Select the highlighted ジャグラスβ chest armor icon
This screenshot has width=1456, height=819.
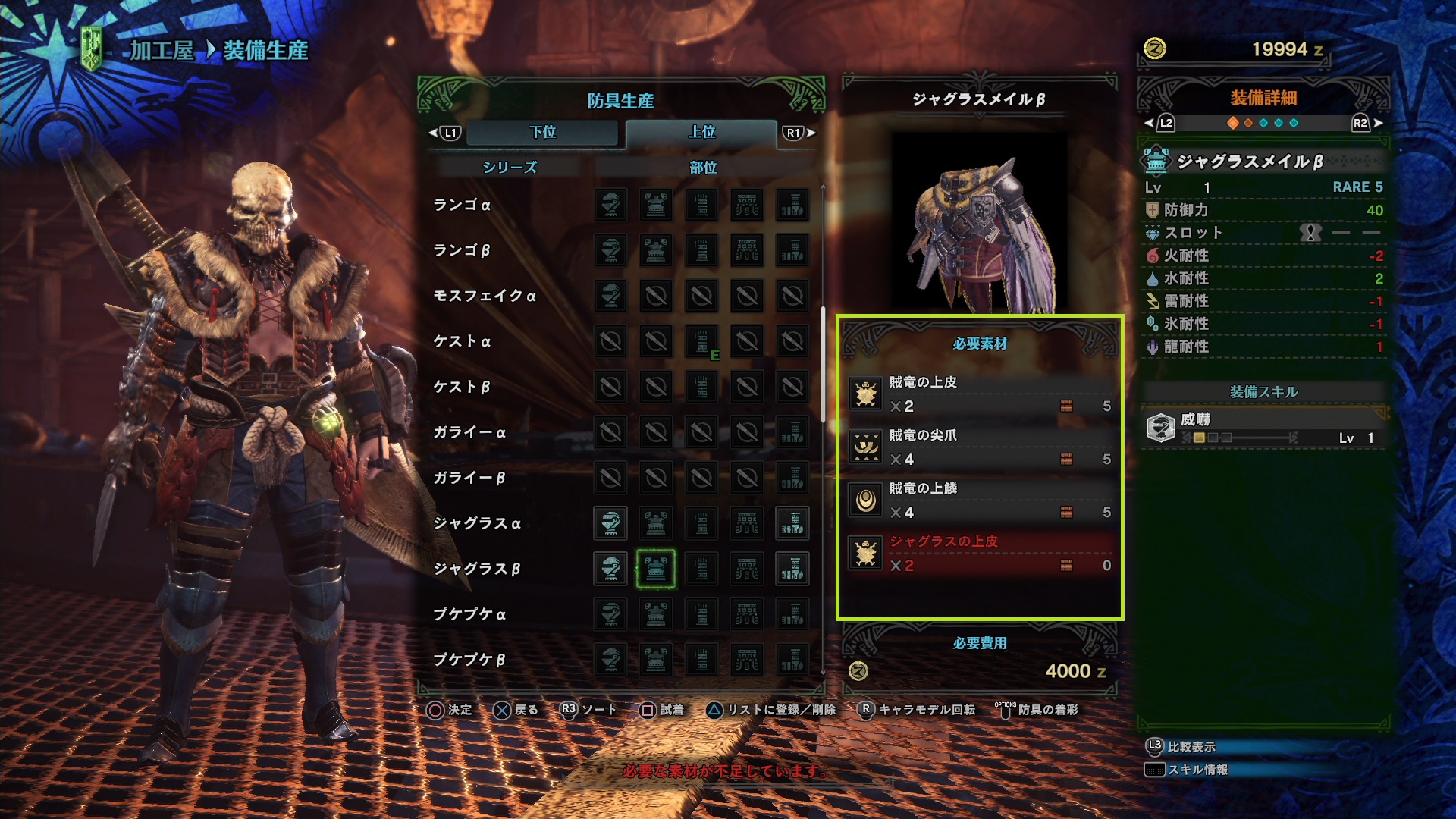click(x=656, y=569)
